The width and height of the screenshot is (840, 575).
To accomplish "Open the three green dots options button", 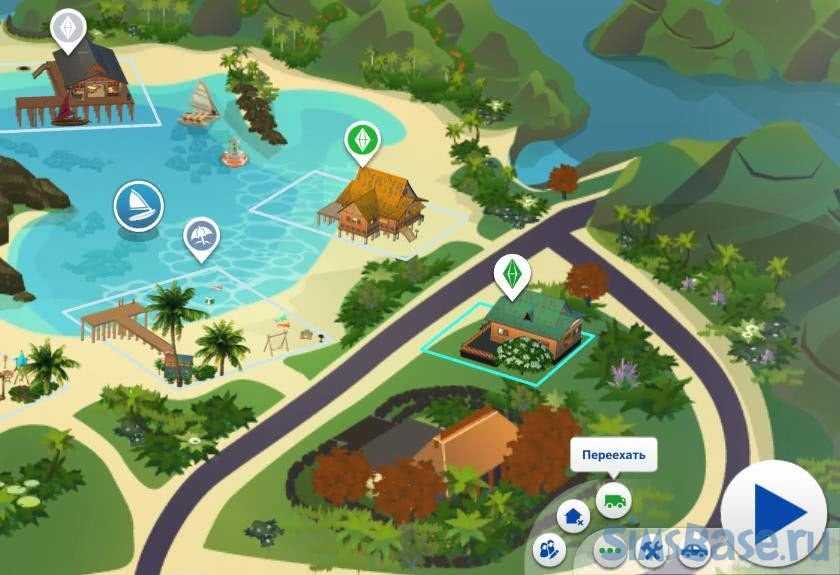I will click(x=609, y=551).
